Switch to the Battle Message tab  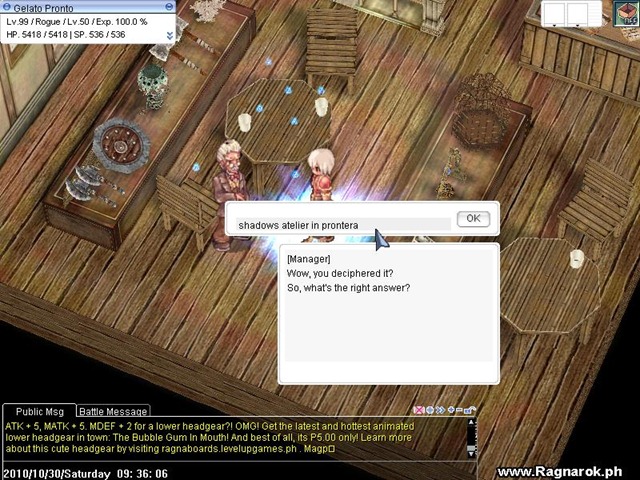click(x=113, y=411)
